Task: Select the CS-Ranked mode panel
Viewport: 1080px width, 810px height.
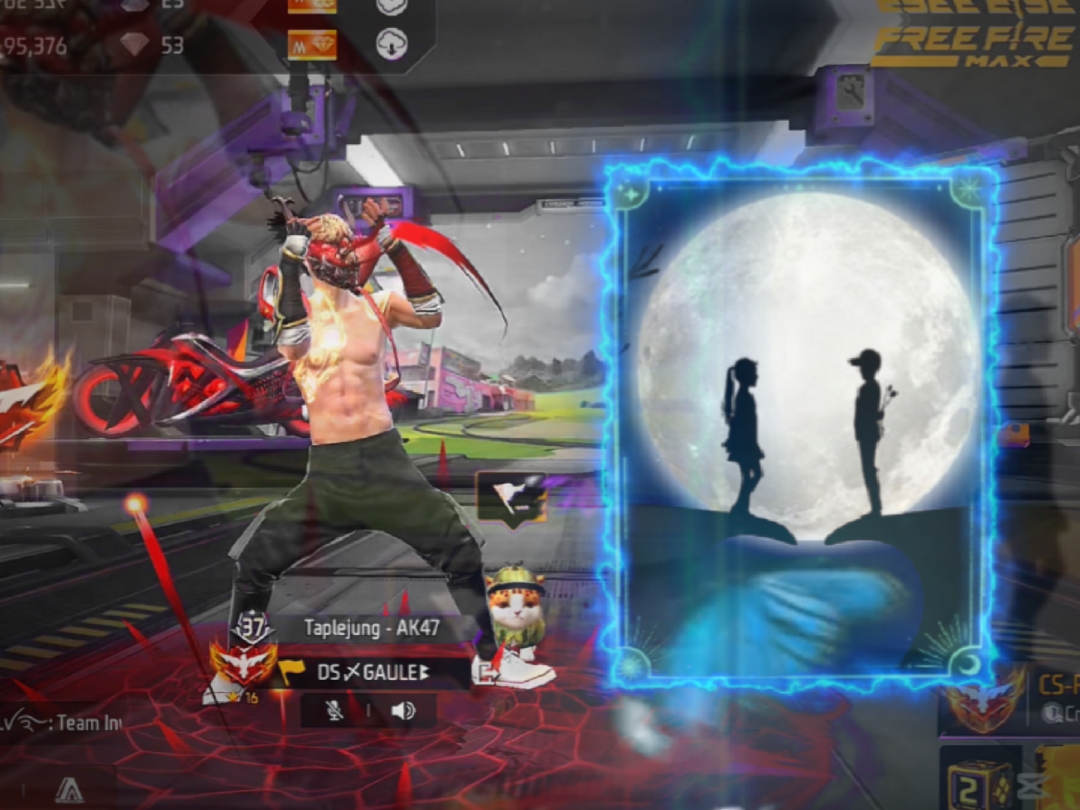Action: coord(1010,700)
